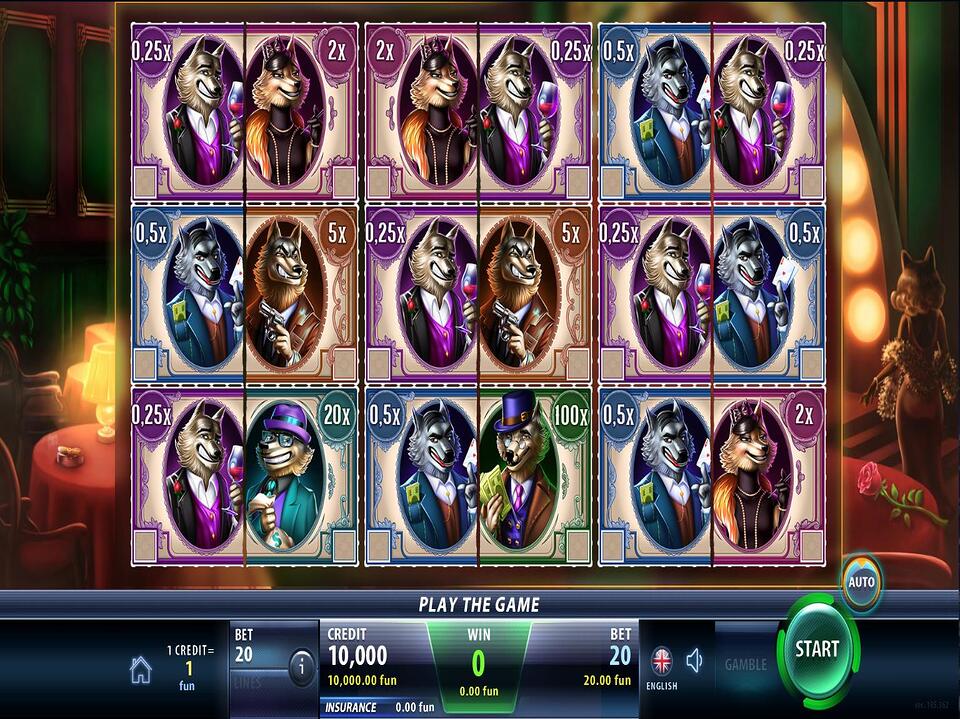Toggle the sound speaker icon
This screenshot has width=960, height=719.
tap(695, 660)
